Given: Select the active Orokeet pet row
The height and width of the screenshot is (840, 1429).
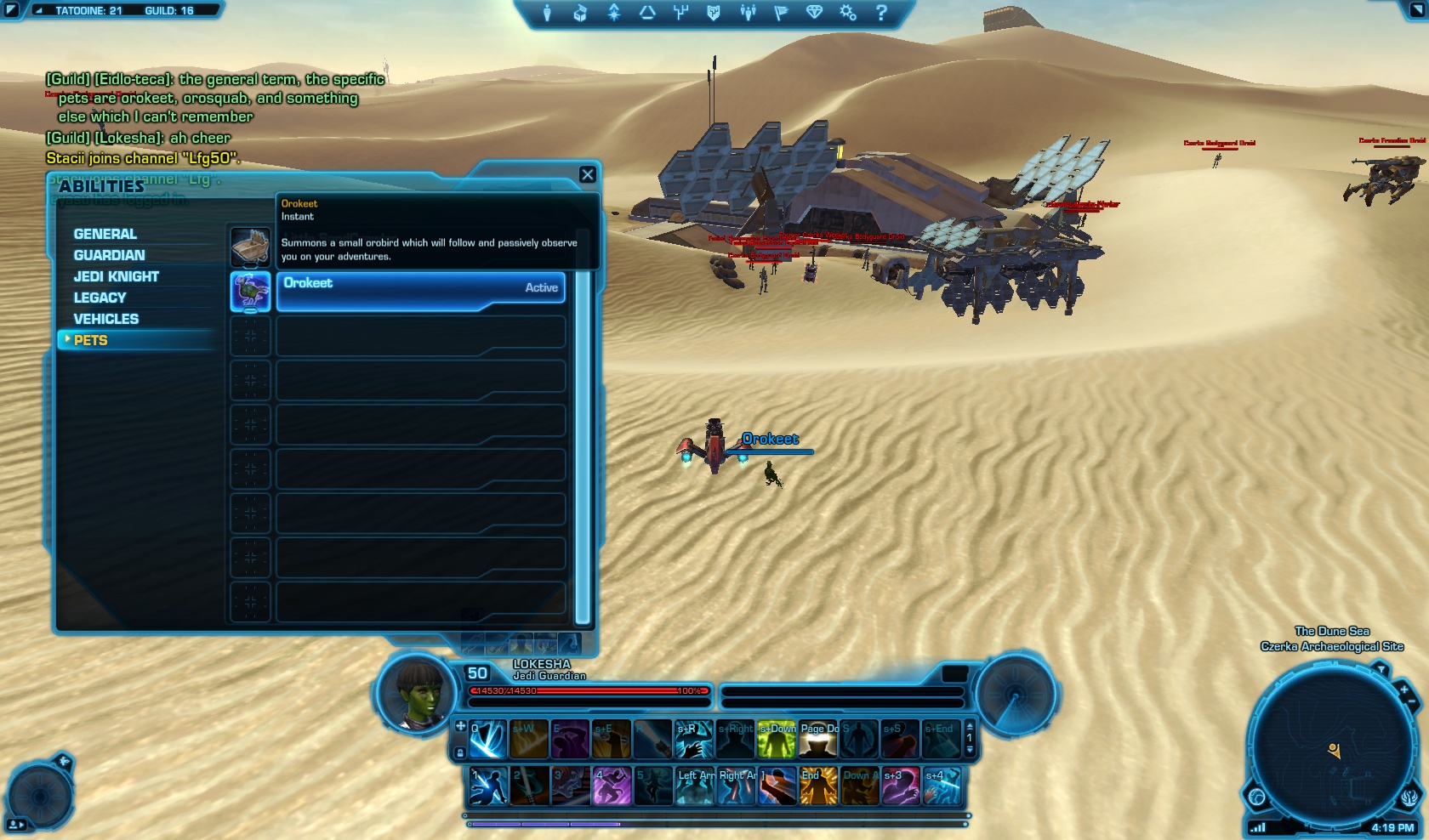Looking at the screenshot, I should pyautogui.click(x=420, y=290).
